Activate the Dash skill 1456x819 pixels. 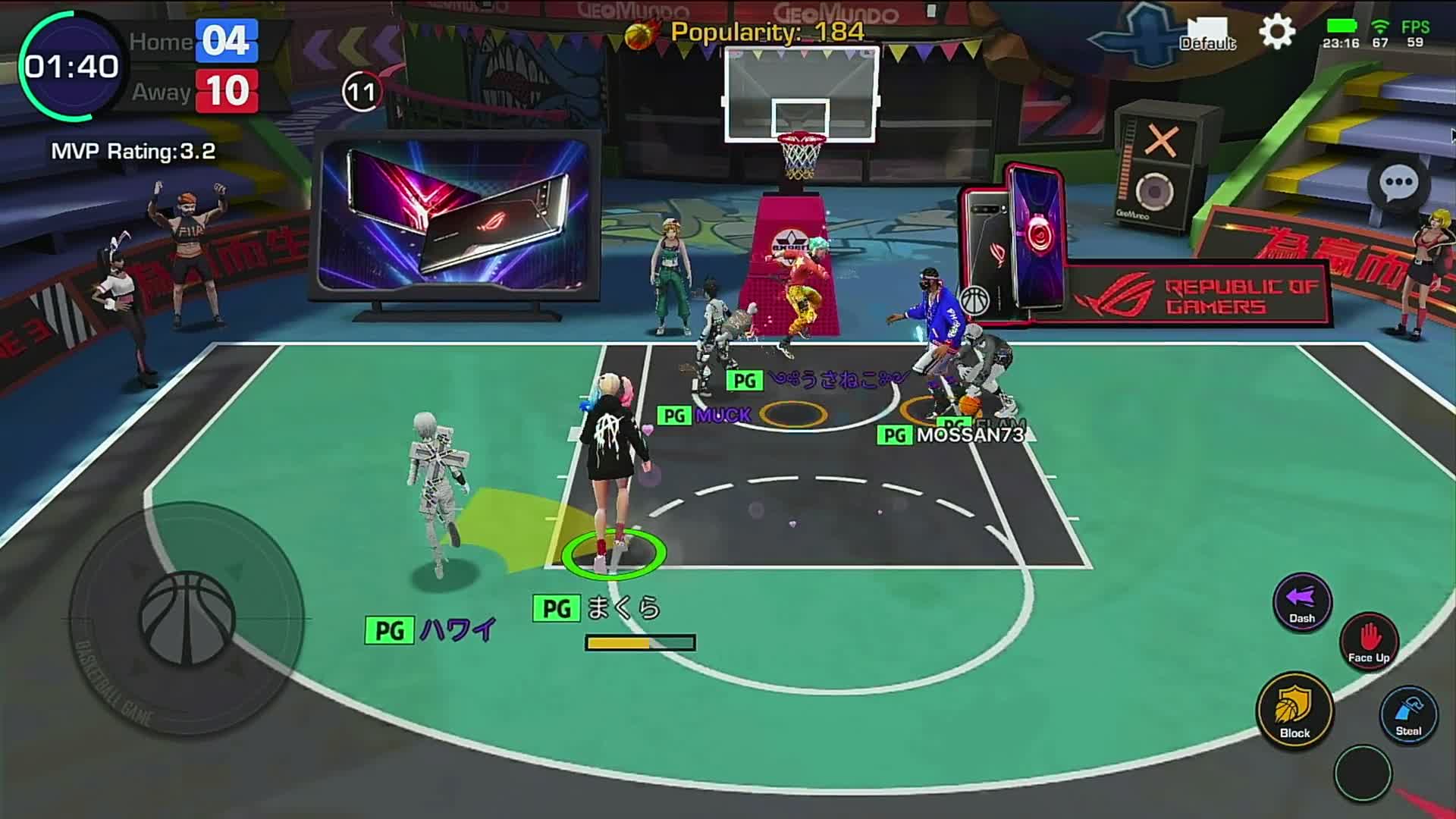pos(1301,601)
